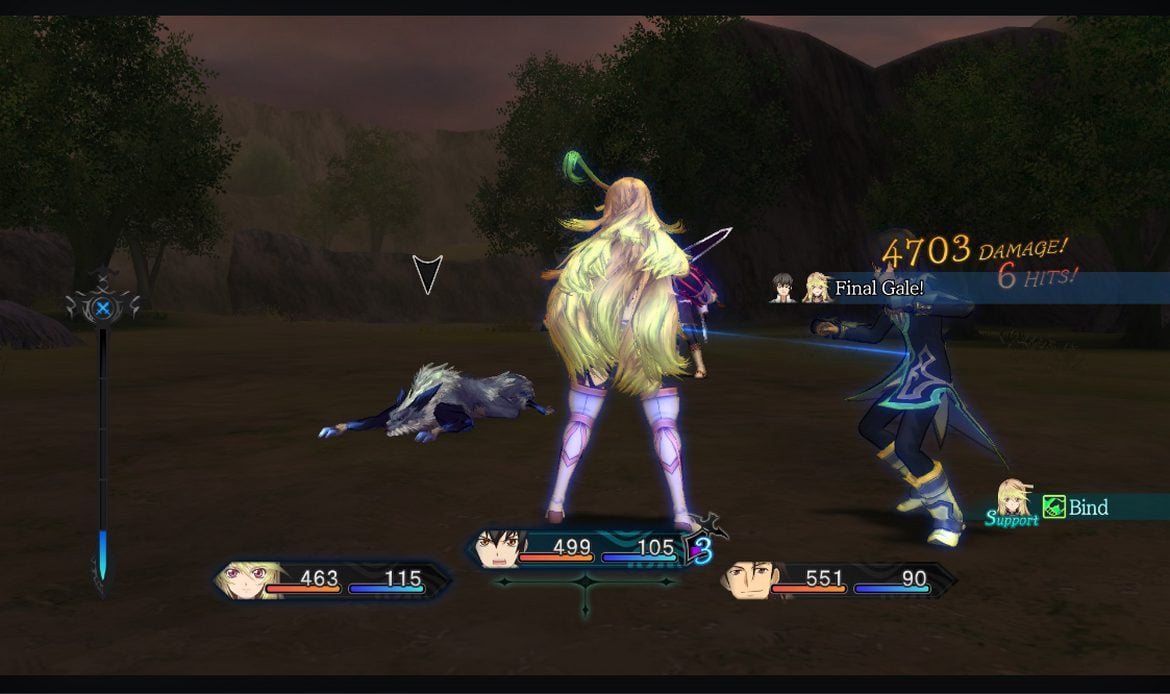1170x694 pixels.
Task: Click the green Bind support skill icon
Action: click(1054, 507)
